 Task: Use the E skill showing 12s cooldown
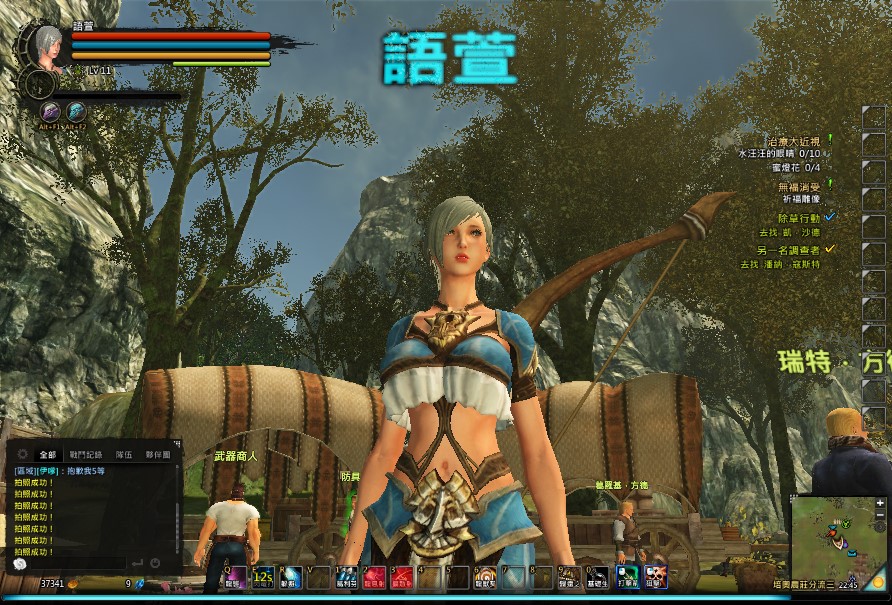[263, 577]
